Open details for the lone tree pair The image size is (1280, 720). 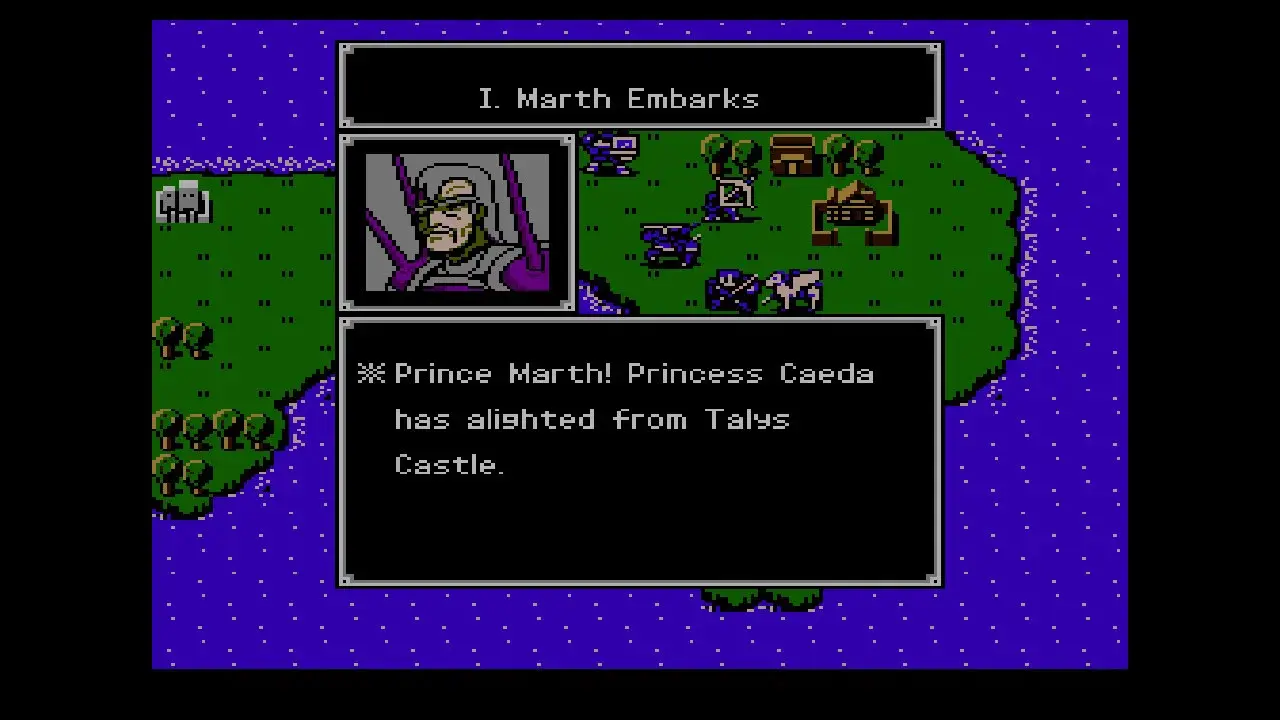point(180,335)
